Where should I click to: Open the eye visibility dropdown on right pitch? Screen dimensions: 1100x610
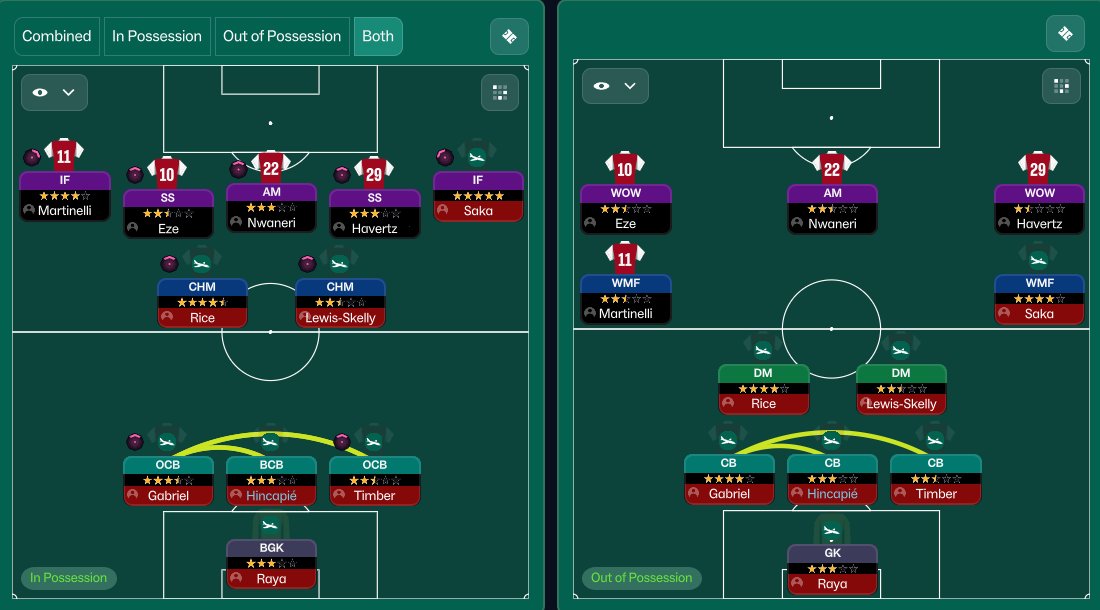(615, 86)
